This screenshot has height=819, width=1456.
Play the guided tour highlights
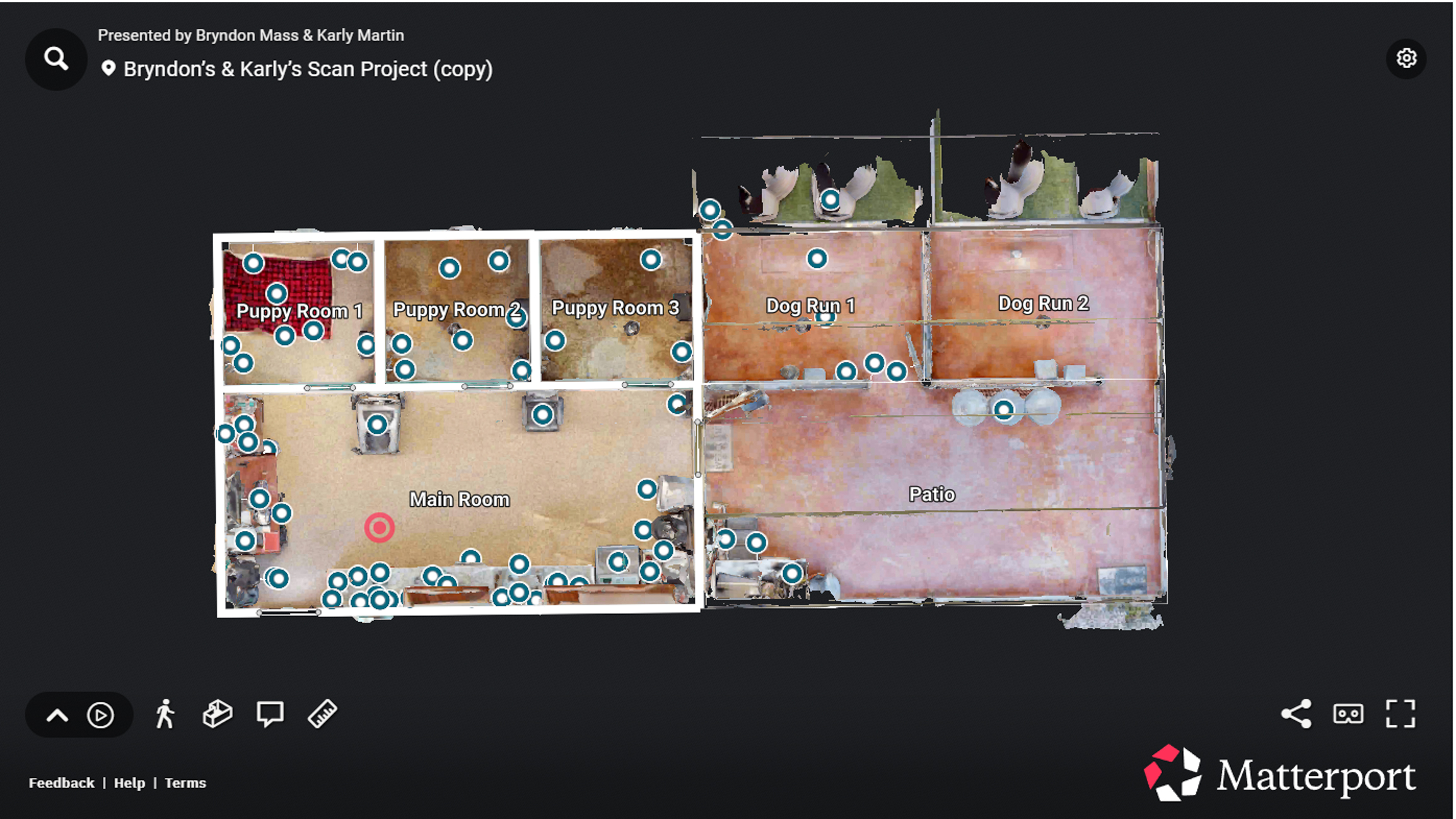coord(100,714)
